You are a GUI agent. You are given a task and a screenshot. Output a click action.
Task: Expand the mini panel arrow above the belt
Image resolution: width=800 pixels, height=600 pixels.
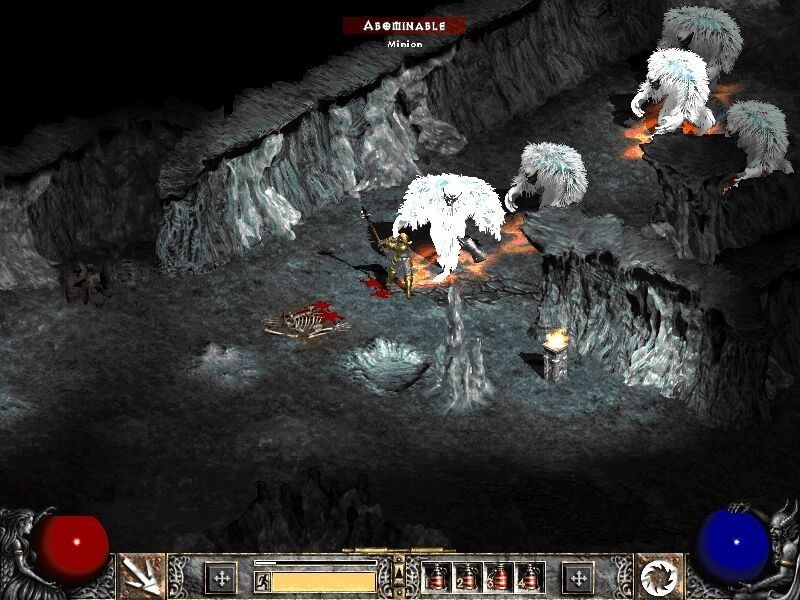coord(400,569)
